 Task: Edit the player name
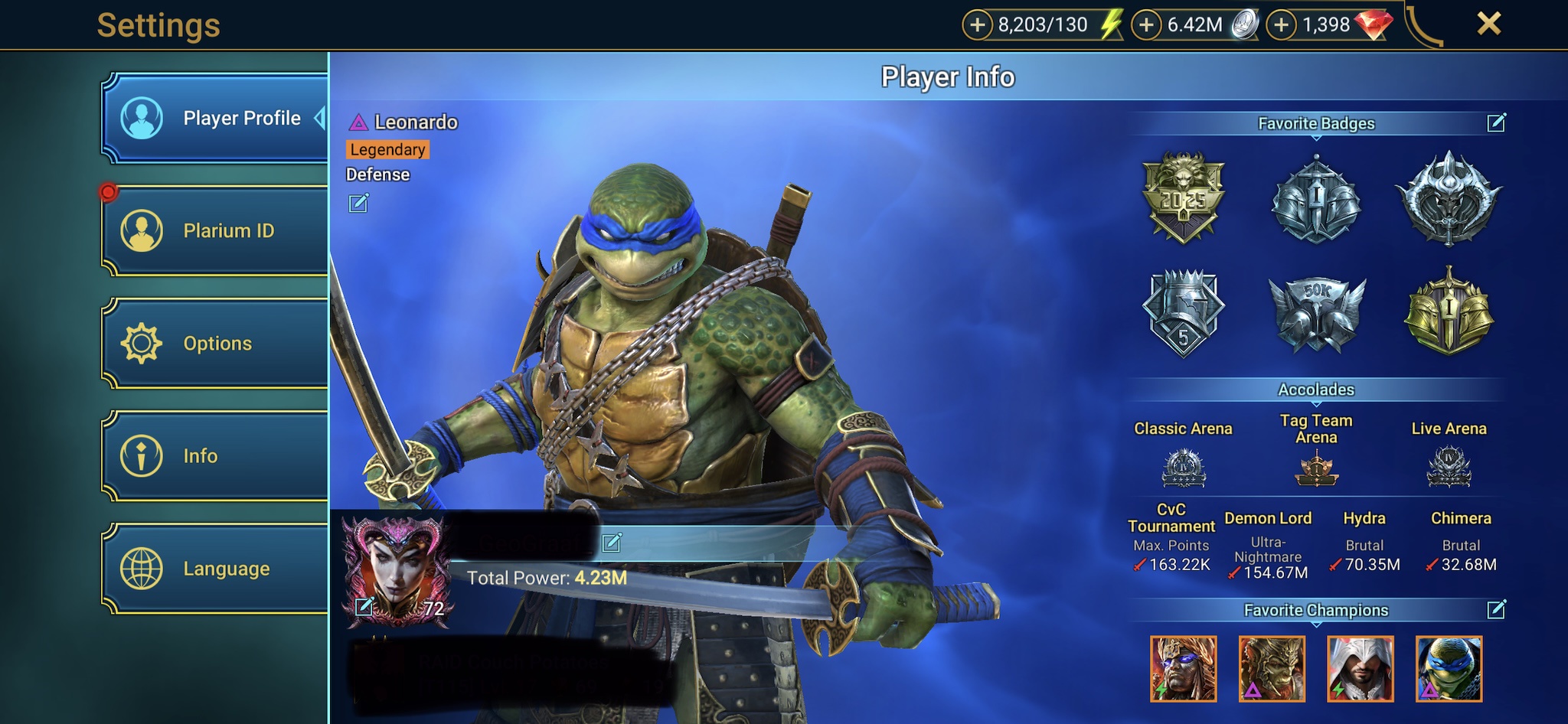(x=612, y=543)
